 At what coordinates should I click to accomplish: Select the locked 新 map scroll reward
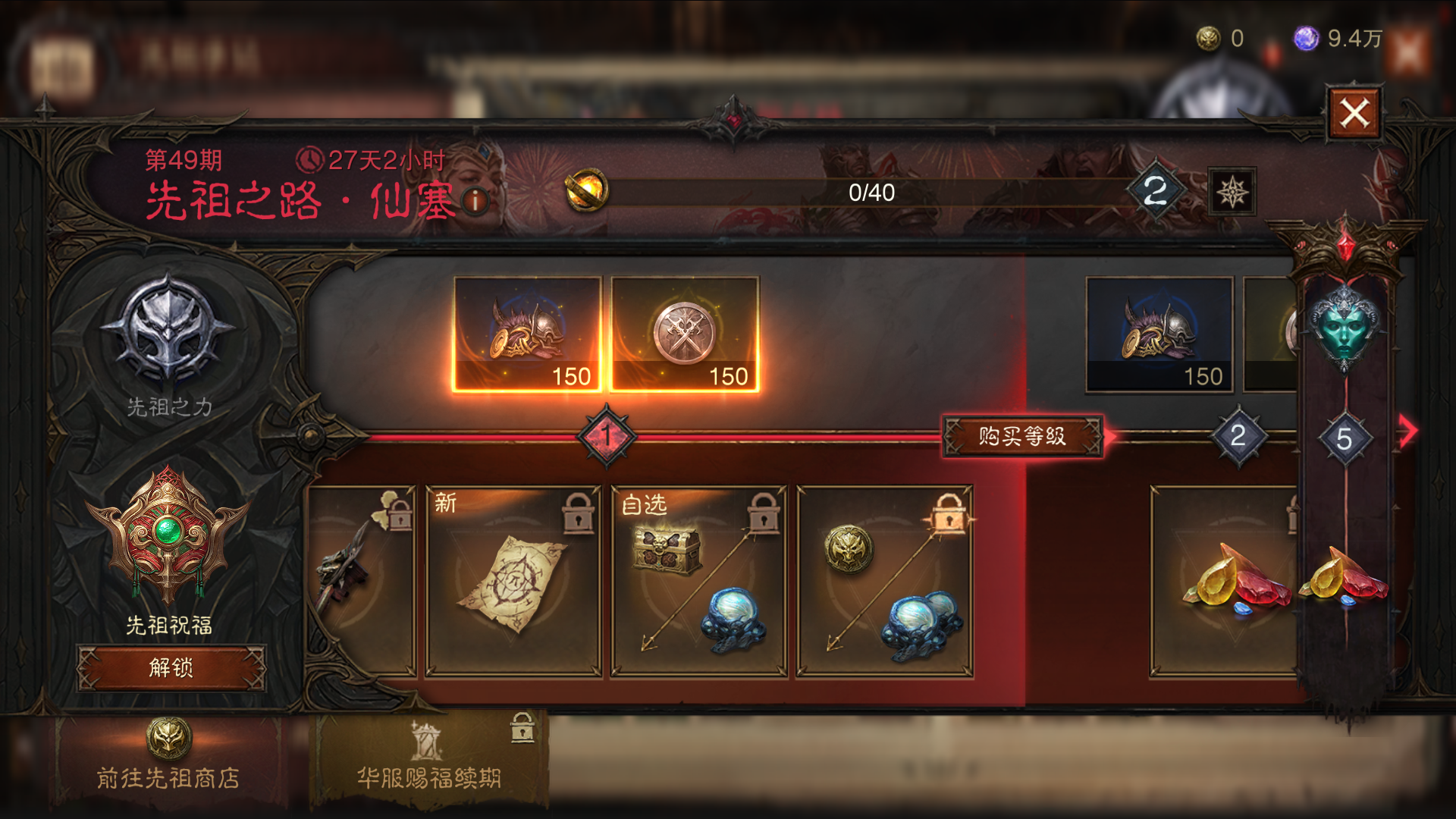(x=513, y=581)
